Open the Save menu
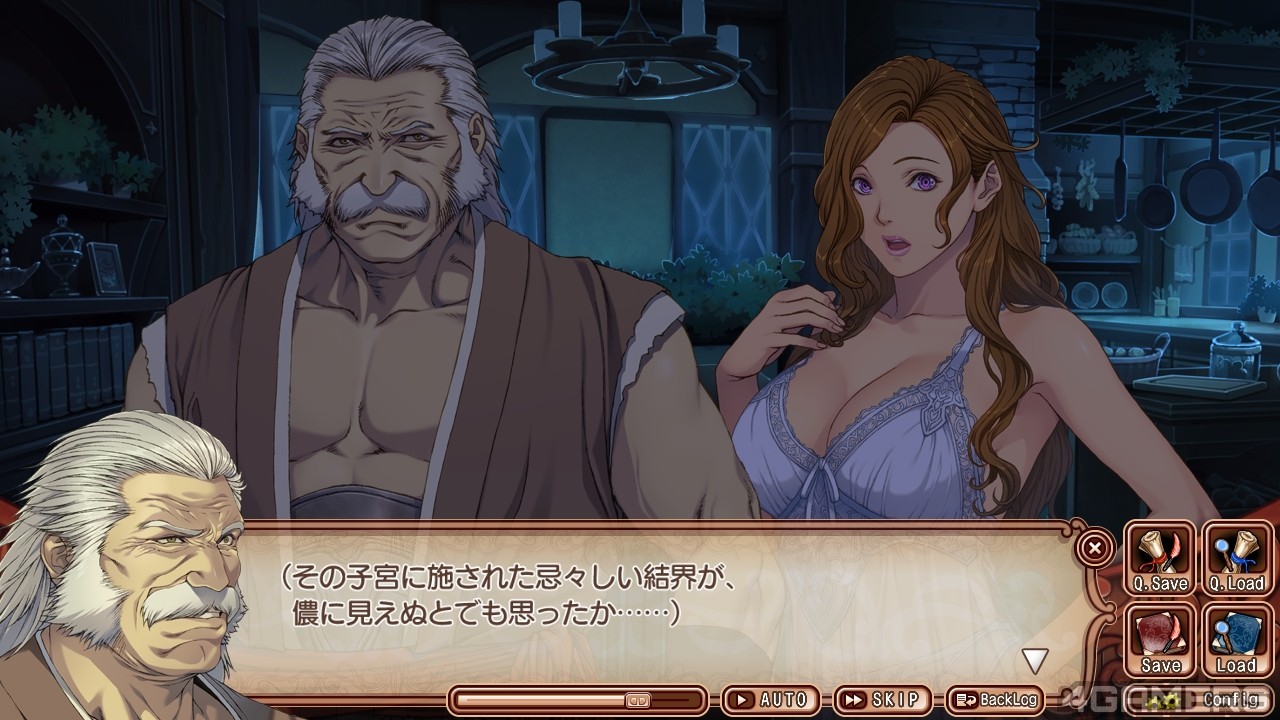Screen dimensions: 1280x720 coord(1160,641)
